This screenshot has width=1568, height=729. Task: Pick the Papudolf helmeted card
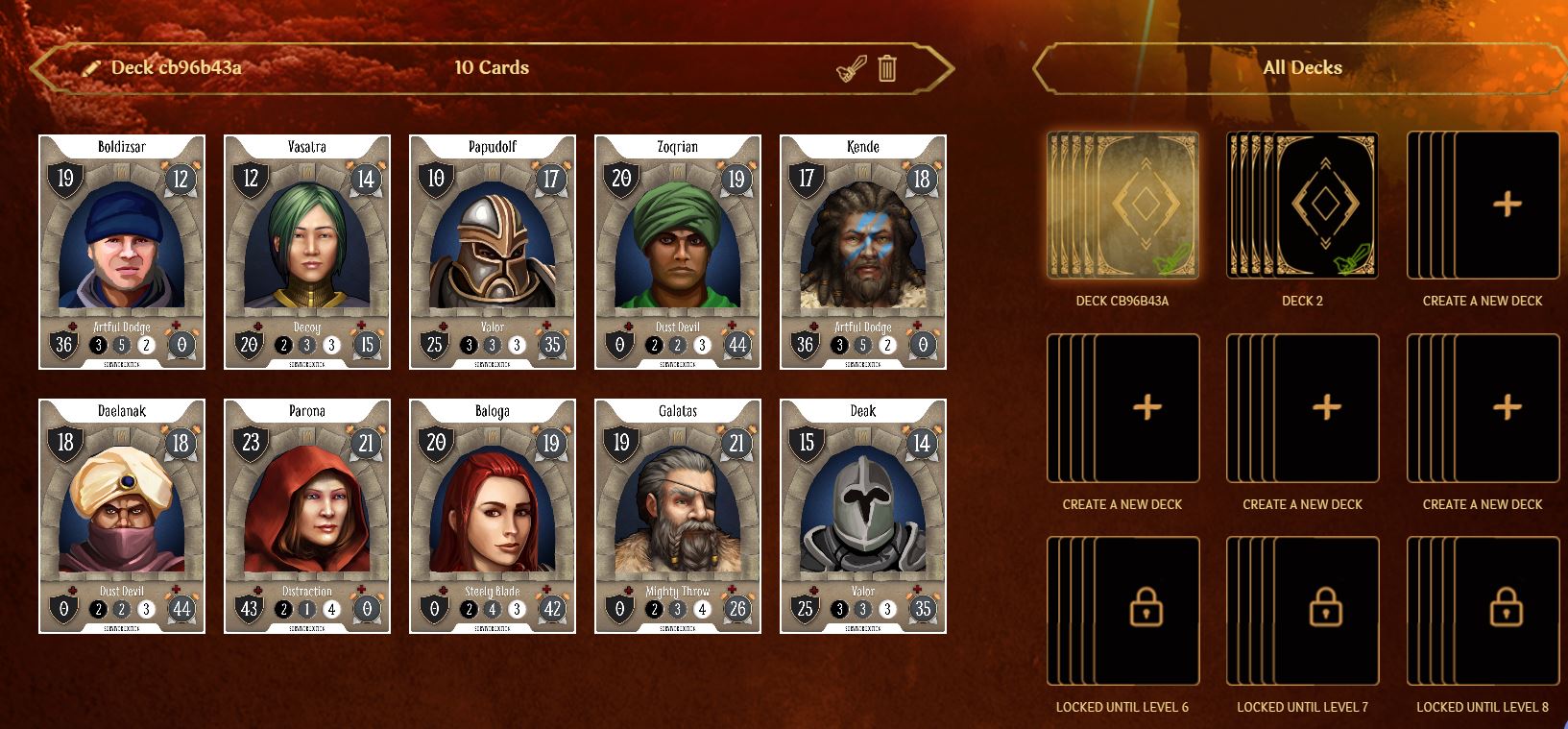click(493, 252)
